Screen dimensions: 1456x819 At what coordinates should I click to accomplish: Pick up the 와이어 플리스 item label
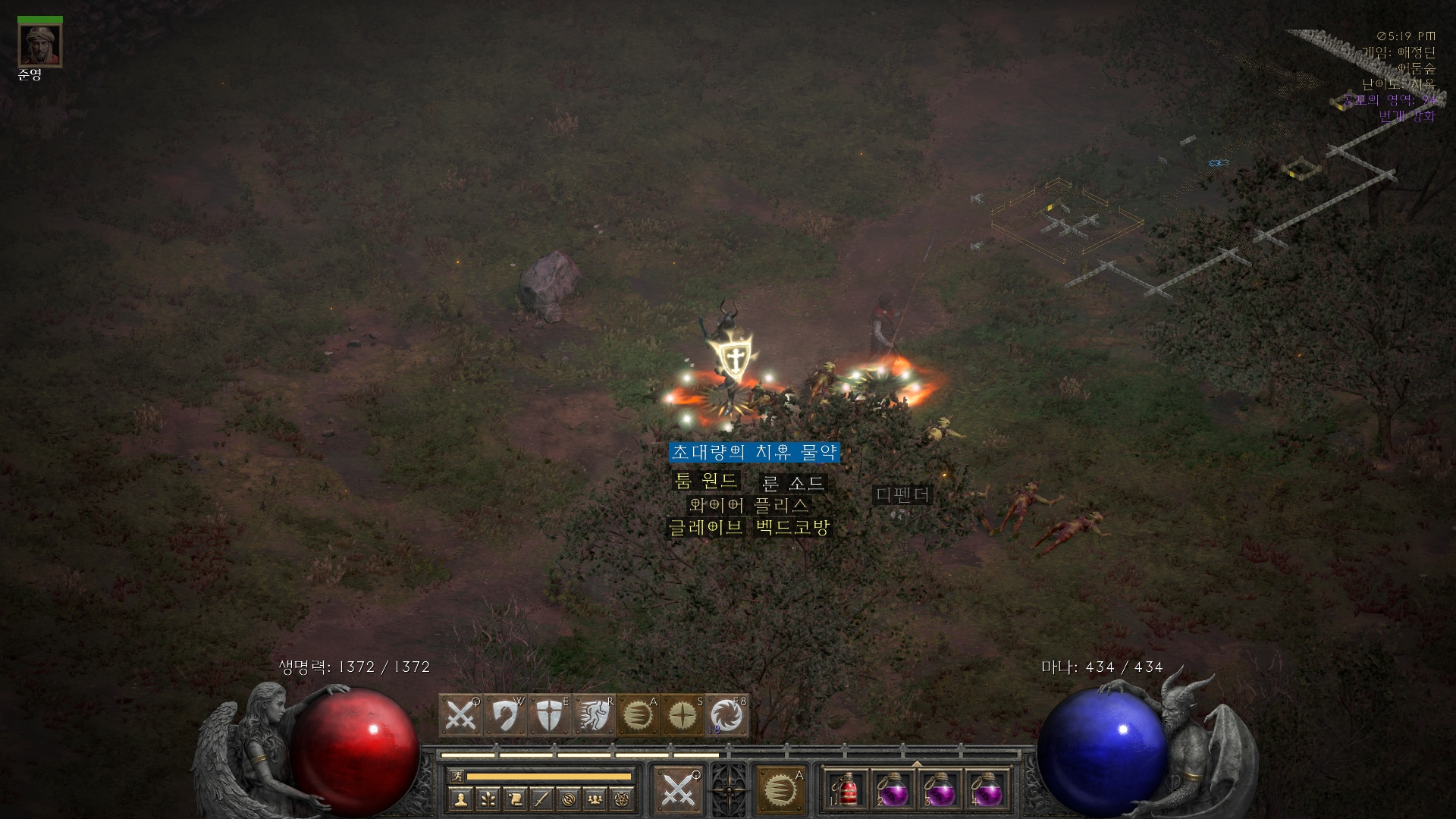[748, 505]
